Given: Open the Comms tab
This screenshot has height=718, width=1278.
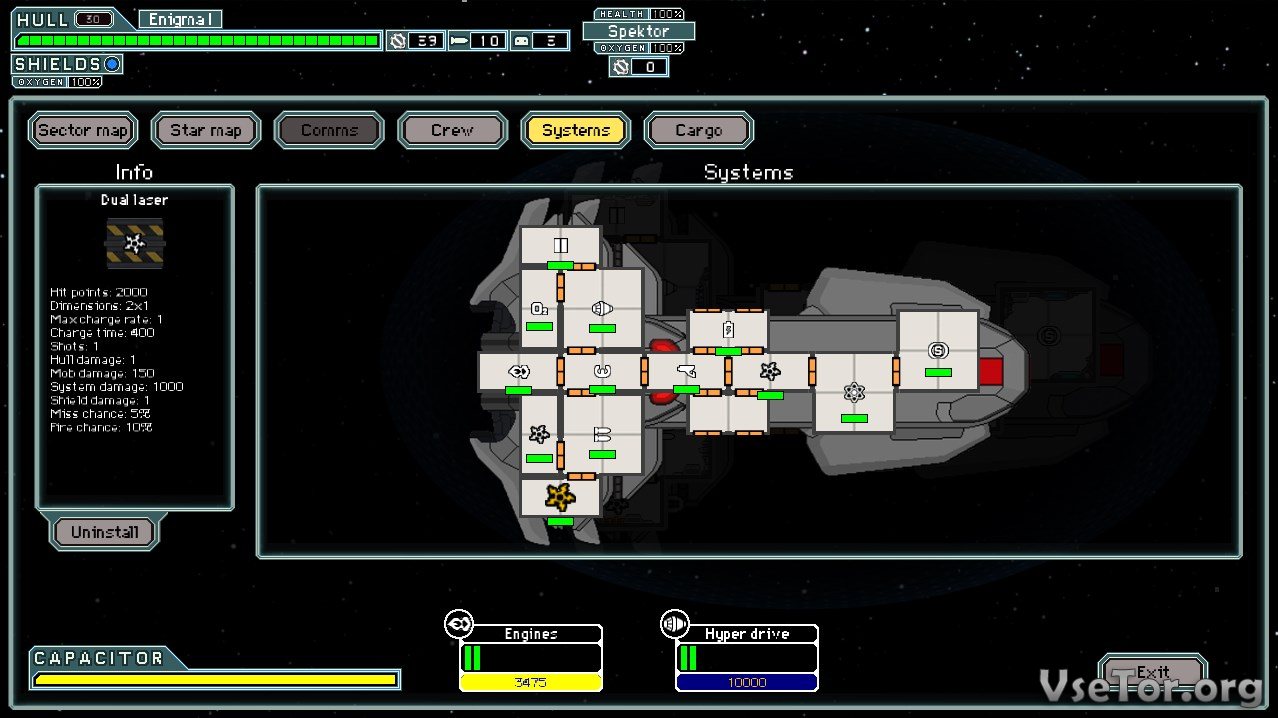Looking at the screenshot, I should click(x=329, y=130).
